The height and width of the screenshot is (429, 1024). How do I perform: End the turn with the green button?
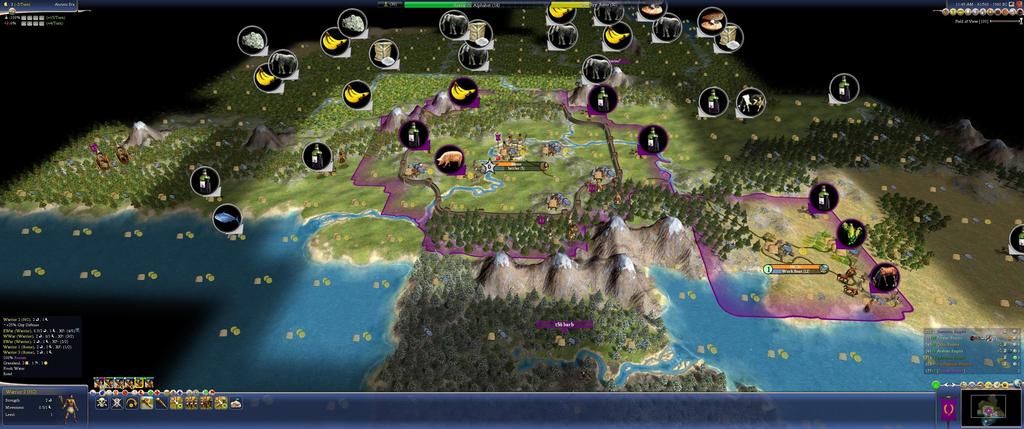click(x=935, y=384)
